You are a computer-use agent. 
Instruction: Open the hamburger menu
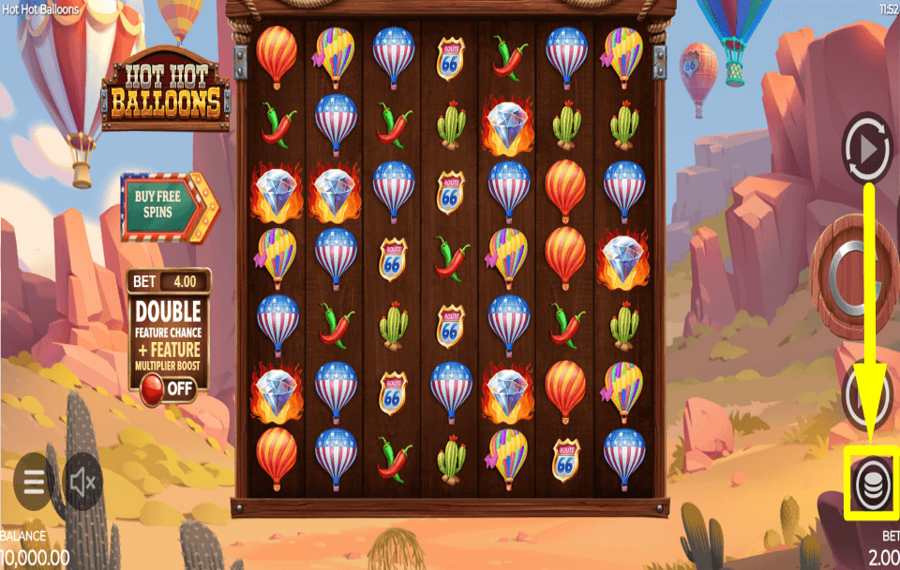(34, 482)
